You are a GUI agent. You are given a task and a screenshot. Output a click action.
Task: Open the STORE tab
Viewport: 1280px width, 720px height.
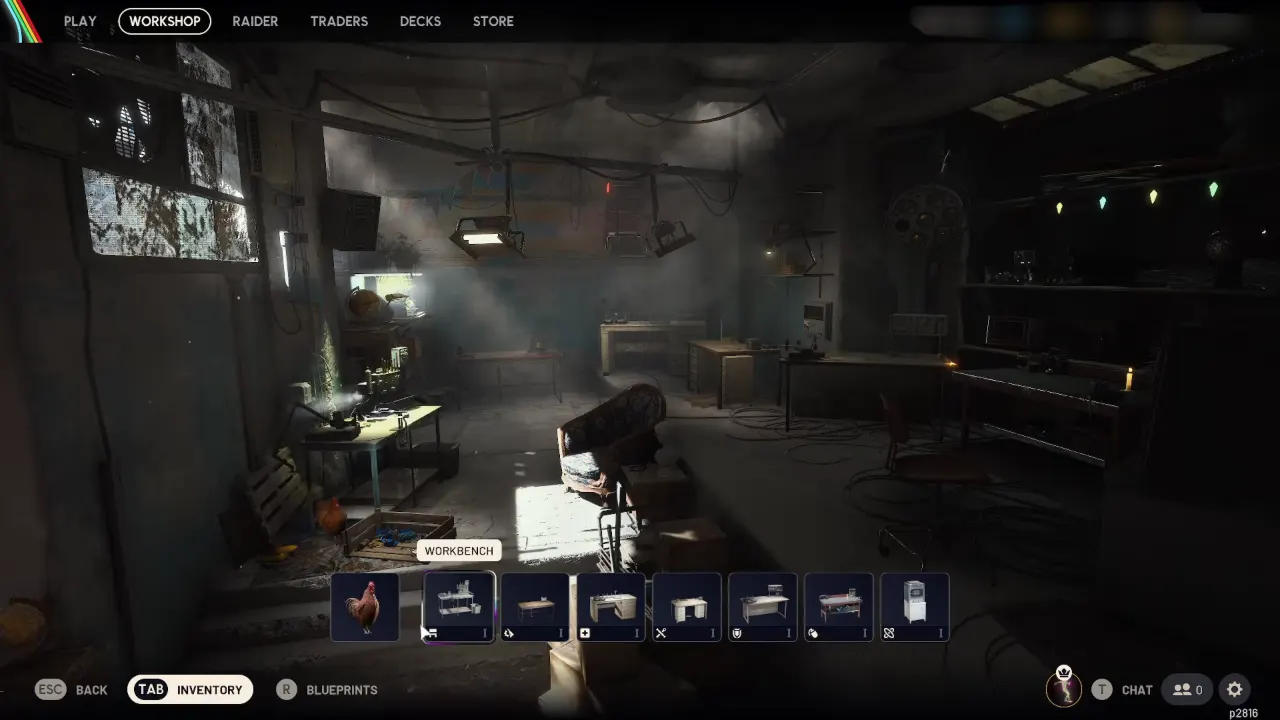pyautogui.click(x=493, y=21)
